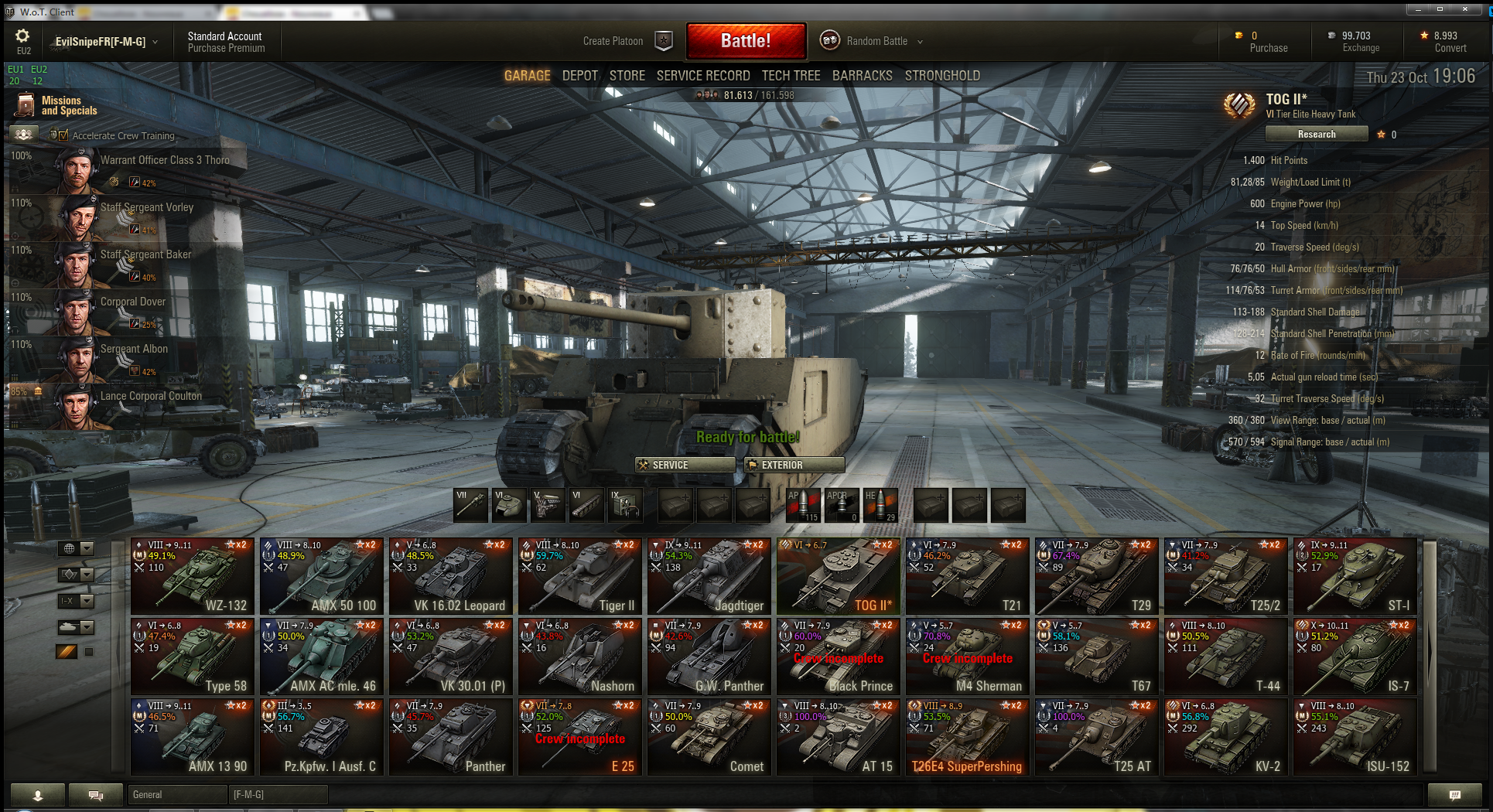The height and width of the screenshot is (812, 1493).
Task: Select the IS-7 tank tile
Action: point(1355,656)
